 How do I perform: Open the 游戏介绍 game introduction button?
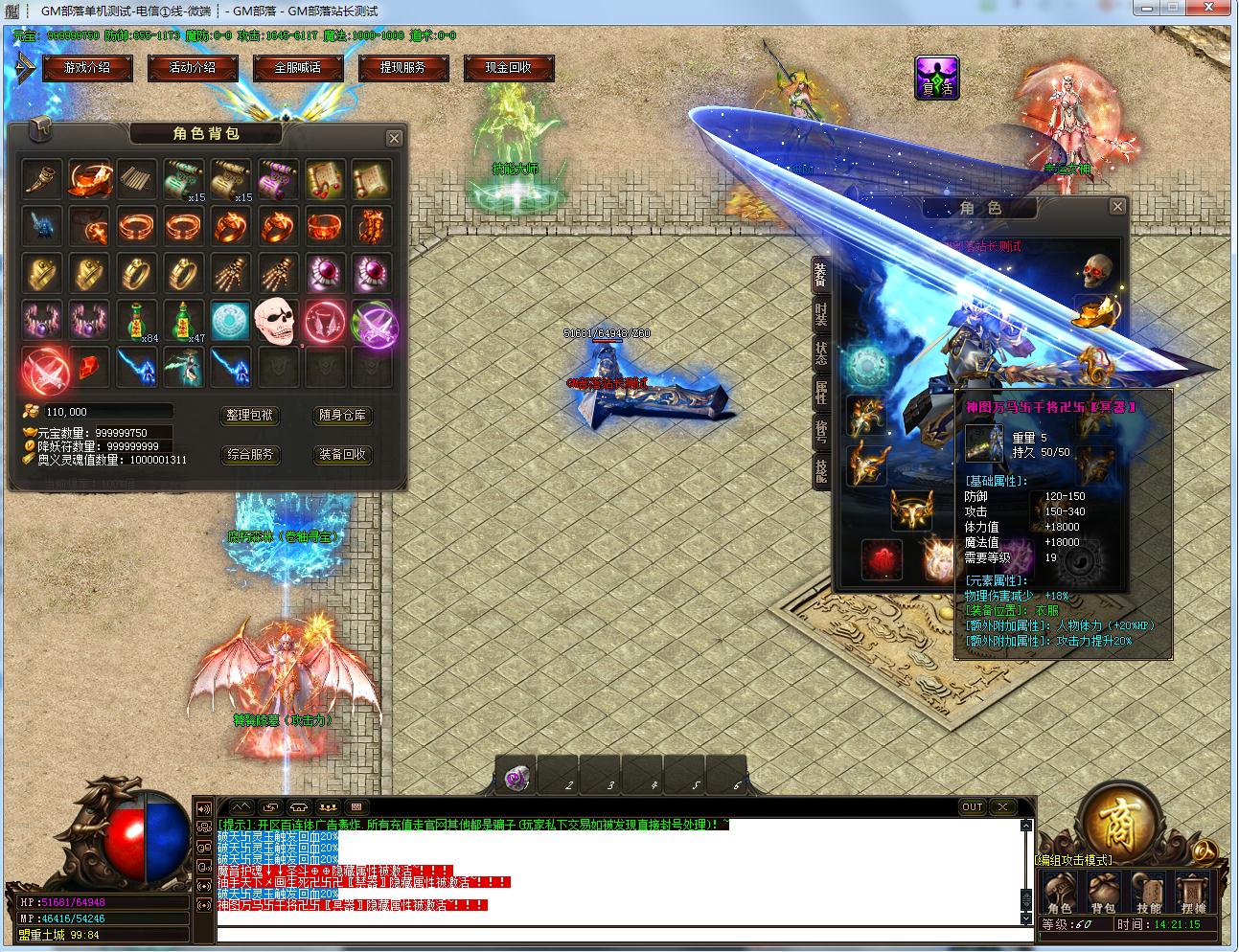point(86,68)
